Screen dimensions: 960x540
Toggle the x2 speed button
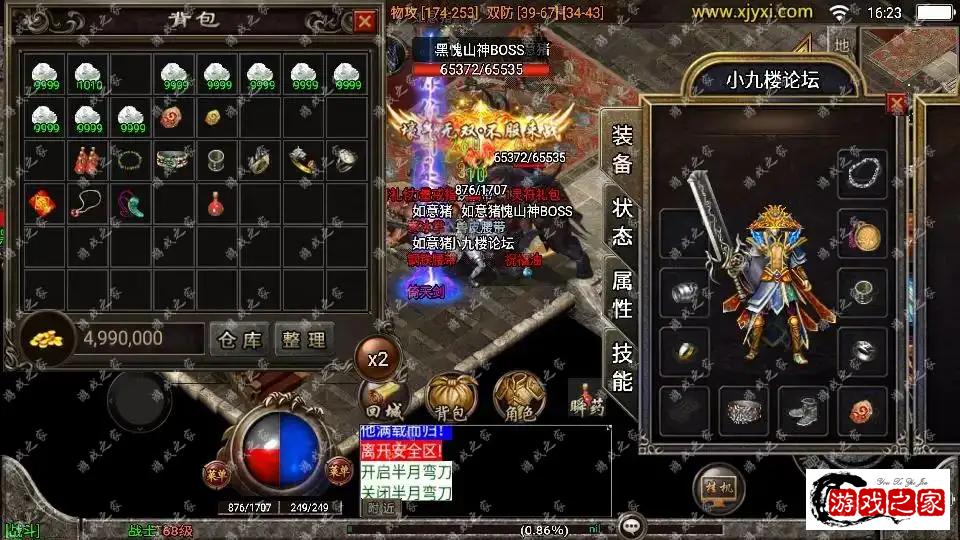coord(378,358)
